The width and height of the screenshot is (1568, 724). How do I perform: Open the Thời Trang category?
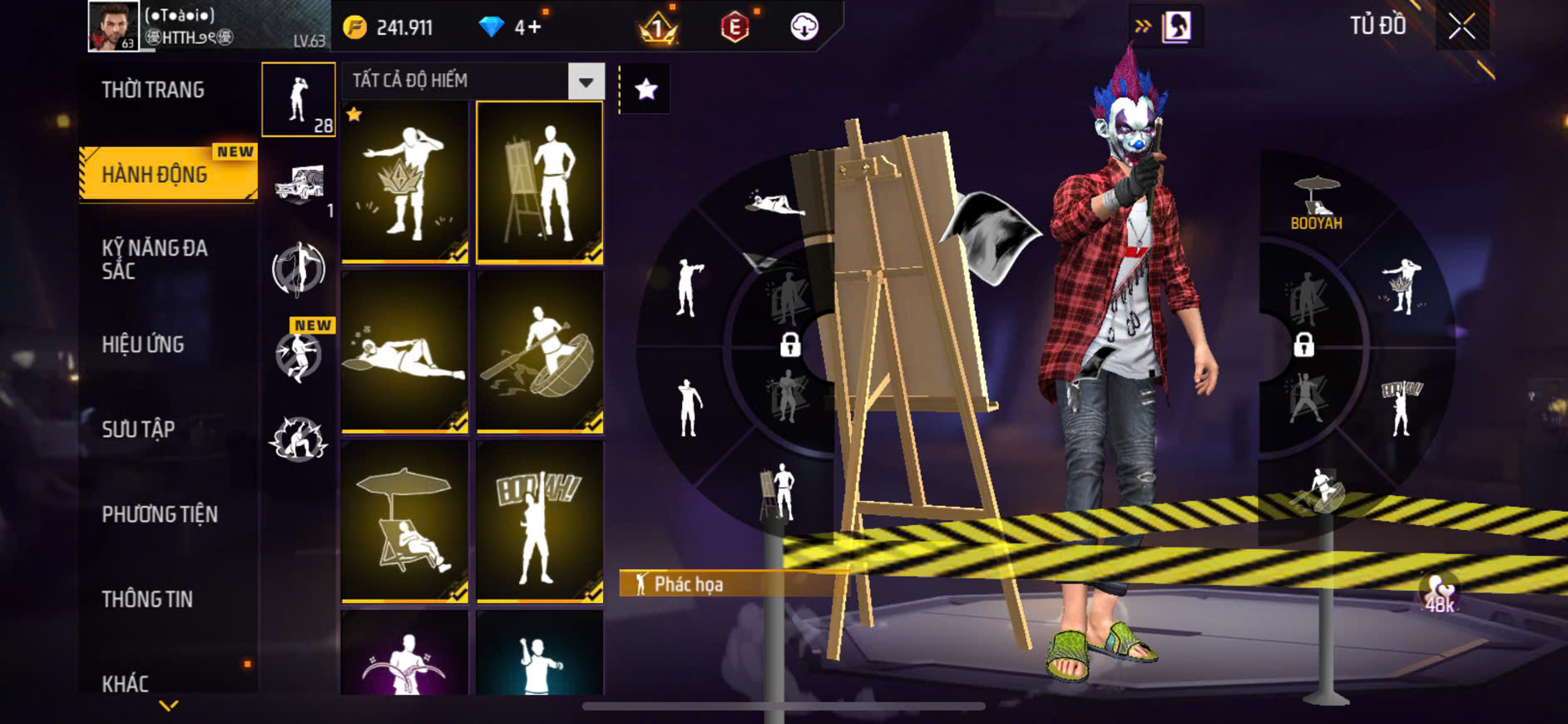[x=153, y=90]
